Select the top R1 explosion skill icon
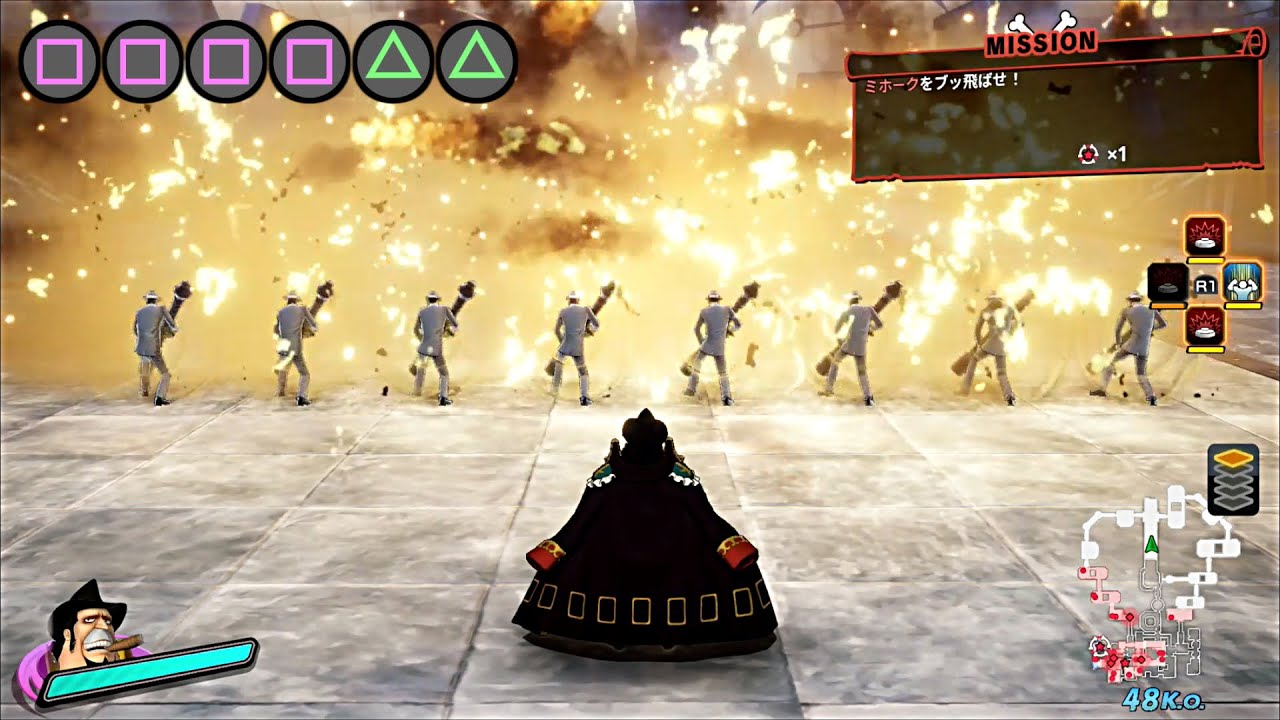This screenshot has width=1280, height=720. coord(1204,237)
